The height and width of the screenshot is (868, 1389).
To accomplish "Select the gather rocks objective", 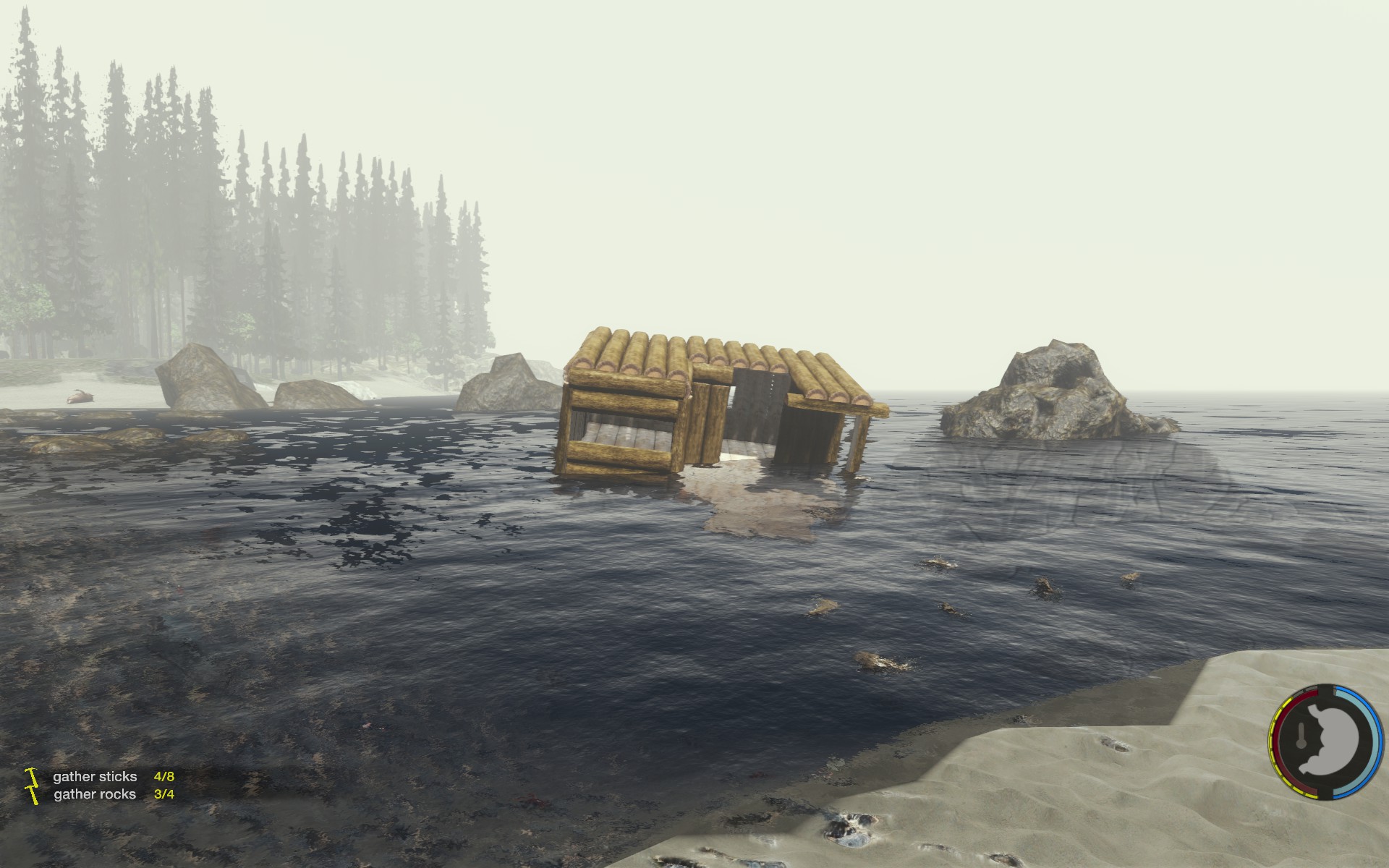I will click(x=95, y=793).
